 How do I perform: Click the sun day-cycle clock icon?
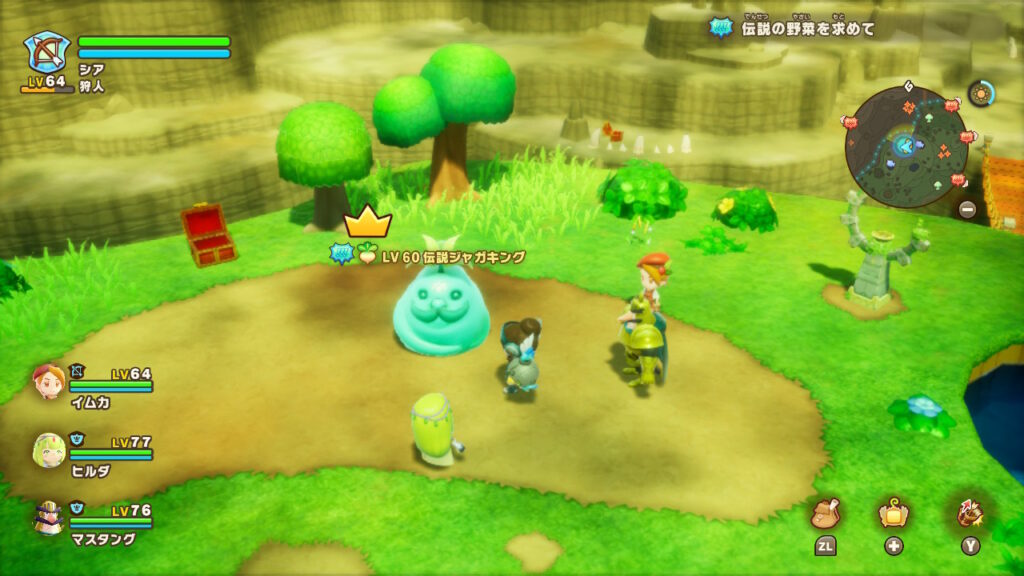coord(980,95)
